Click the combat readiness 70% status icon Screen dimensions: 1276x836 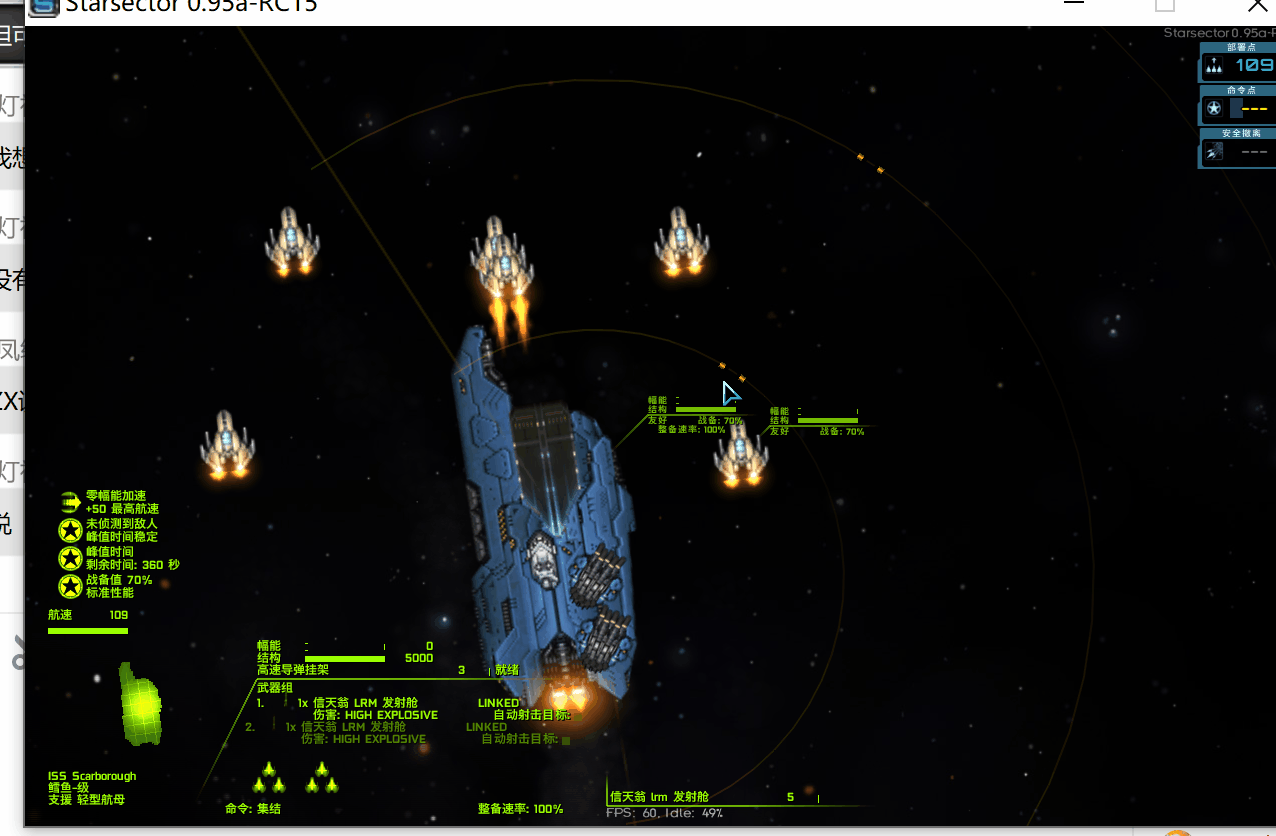[x=70, y=586]
